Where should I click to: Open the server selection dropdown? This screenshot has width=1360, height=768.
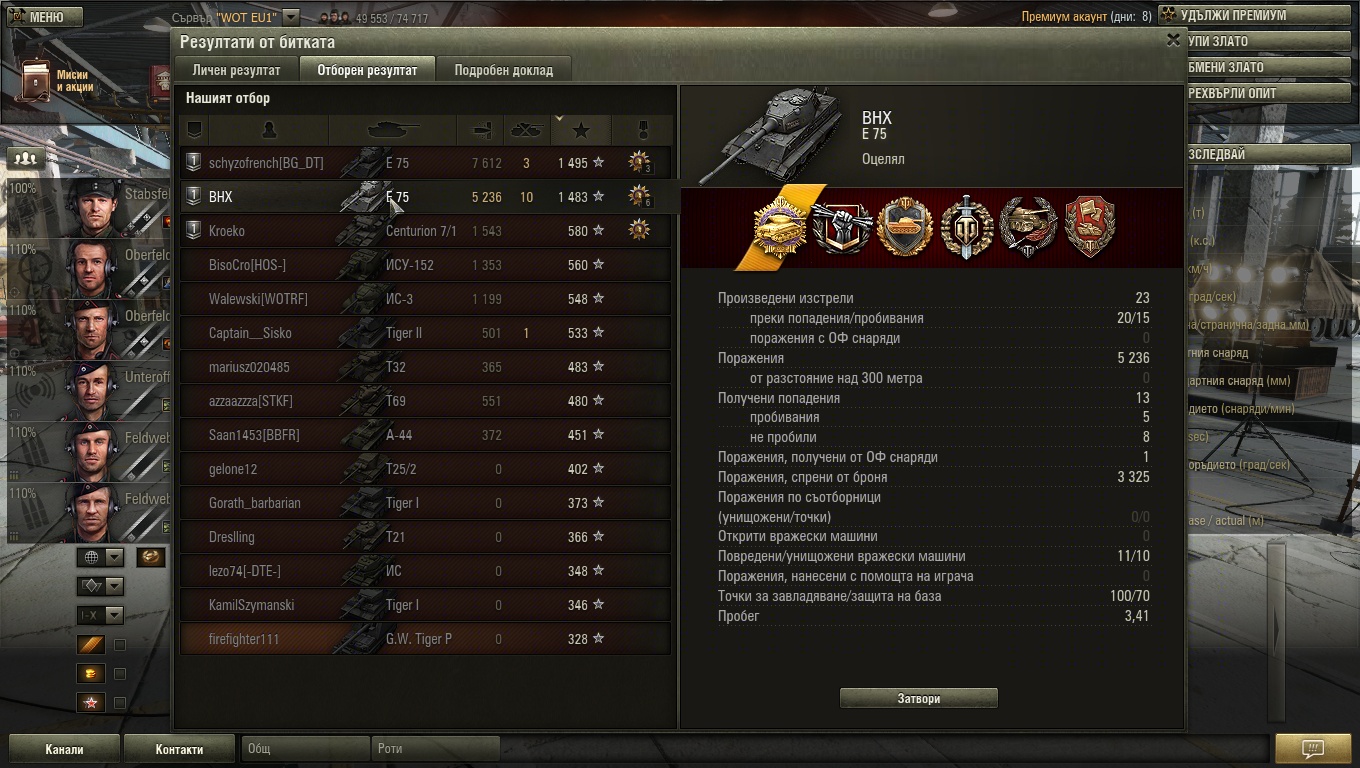(x=290, y=17)
